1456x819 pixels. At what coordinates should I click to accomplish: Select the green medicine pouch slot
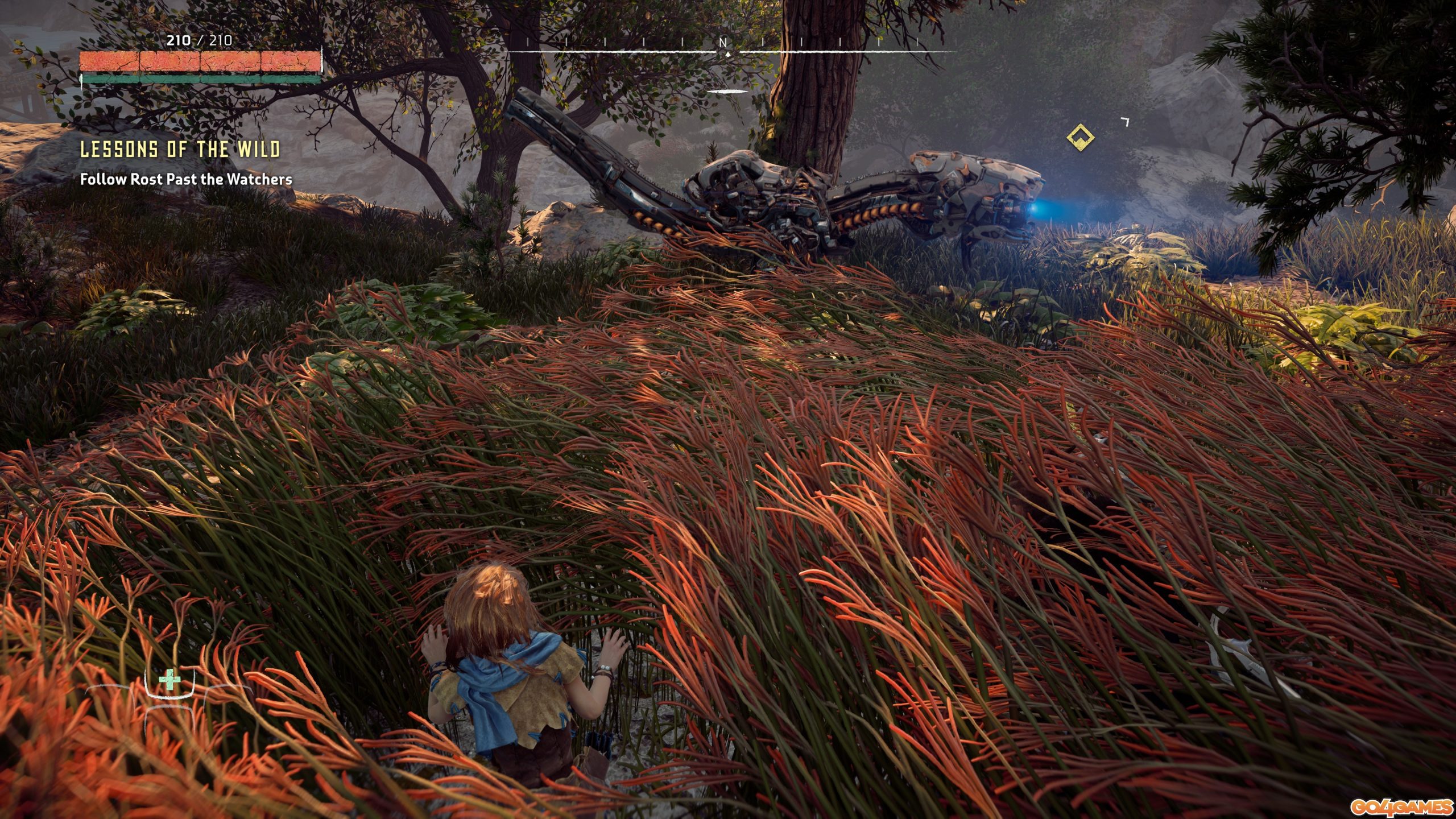169,681
